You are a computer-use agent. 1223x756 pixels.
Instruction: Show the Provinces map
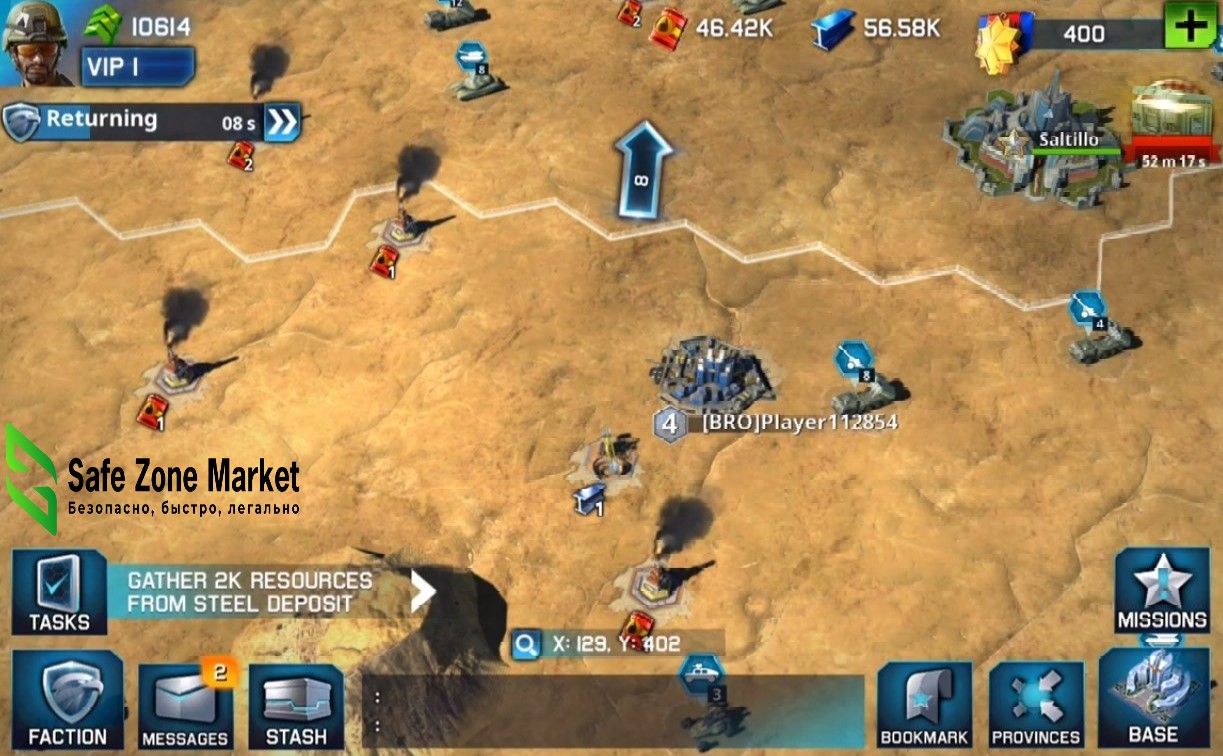point(1036,705)
